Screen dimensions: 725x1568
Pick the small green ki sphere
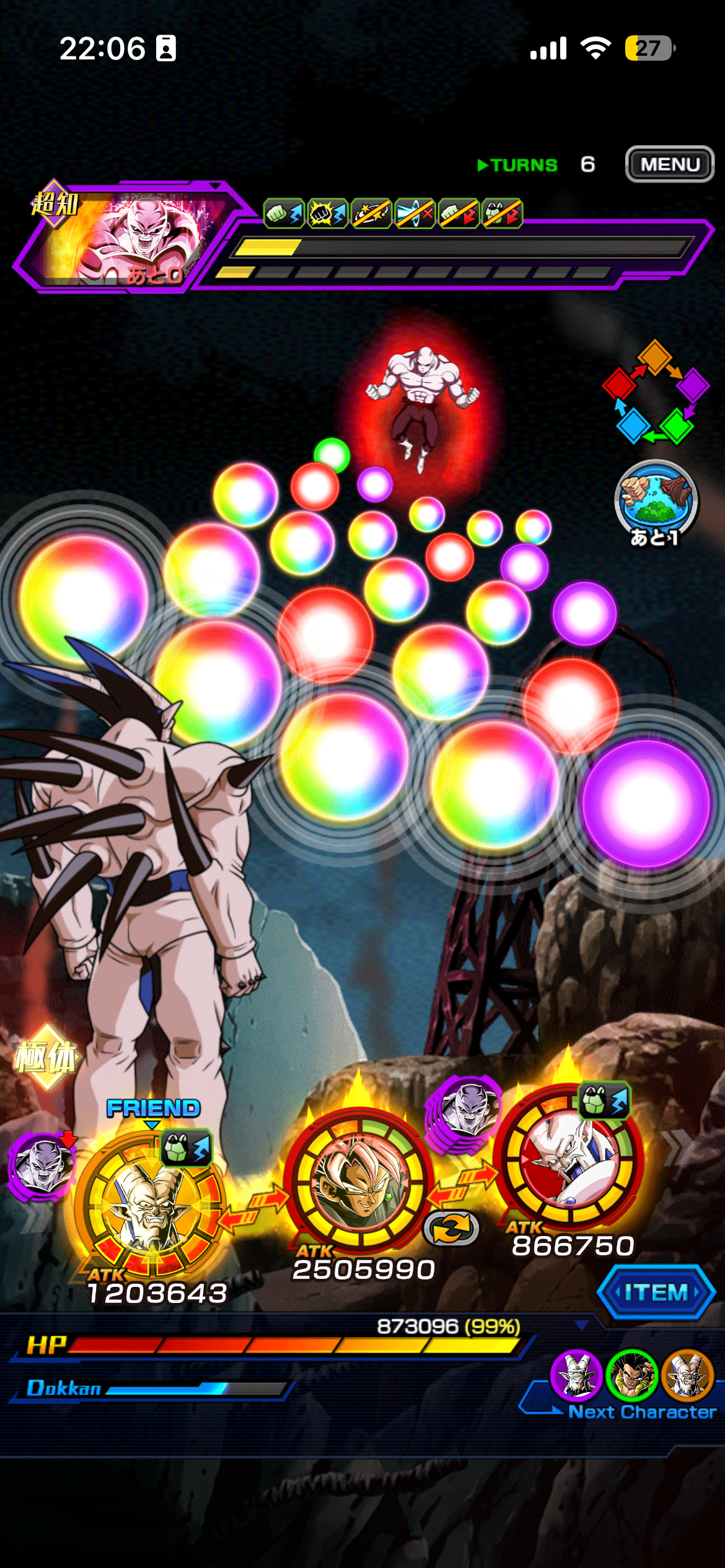tap(332, 454)
